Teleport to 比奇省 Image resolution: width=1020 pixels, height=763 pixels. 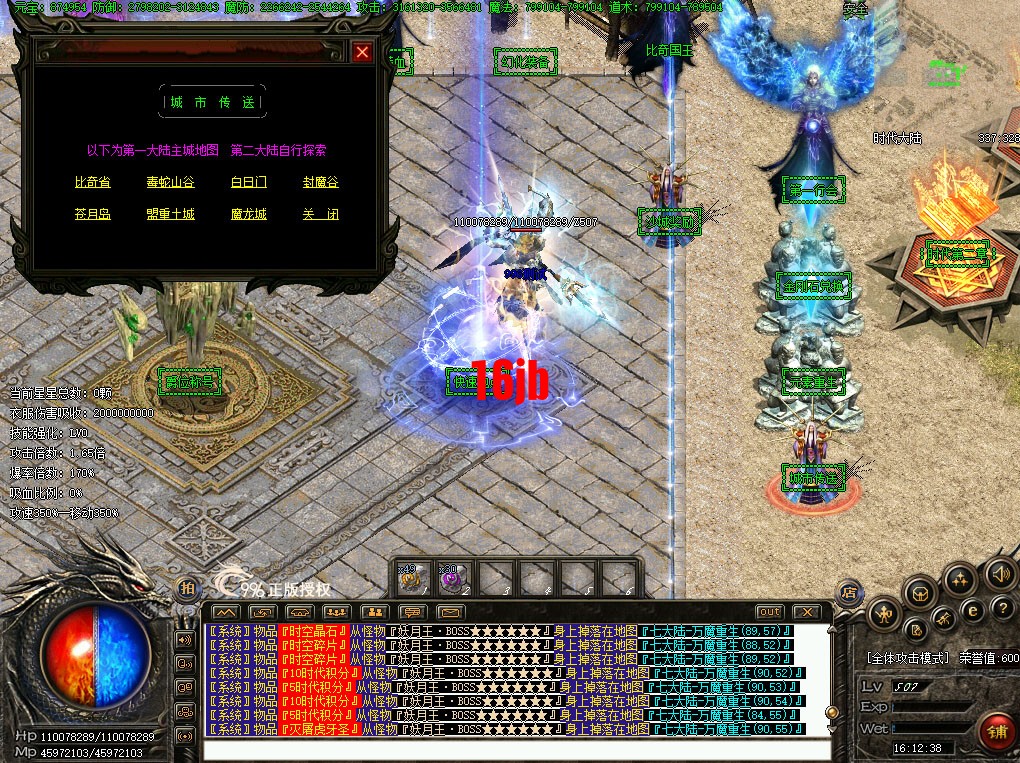92,183
